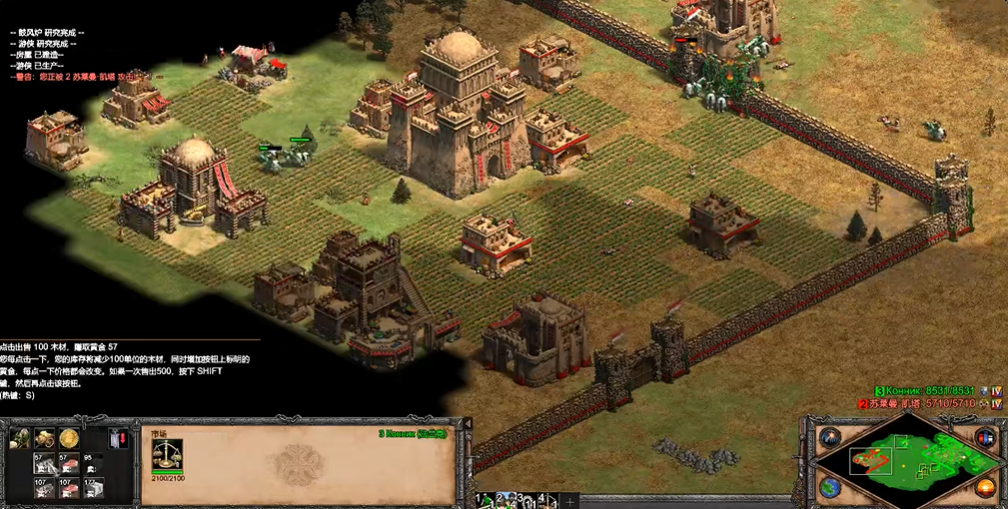This screenshot has width=1008, height=509.
Task: Research the gold coin market technology
Action: pyautogui.click(x=68, y=438)
